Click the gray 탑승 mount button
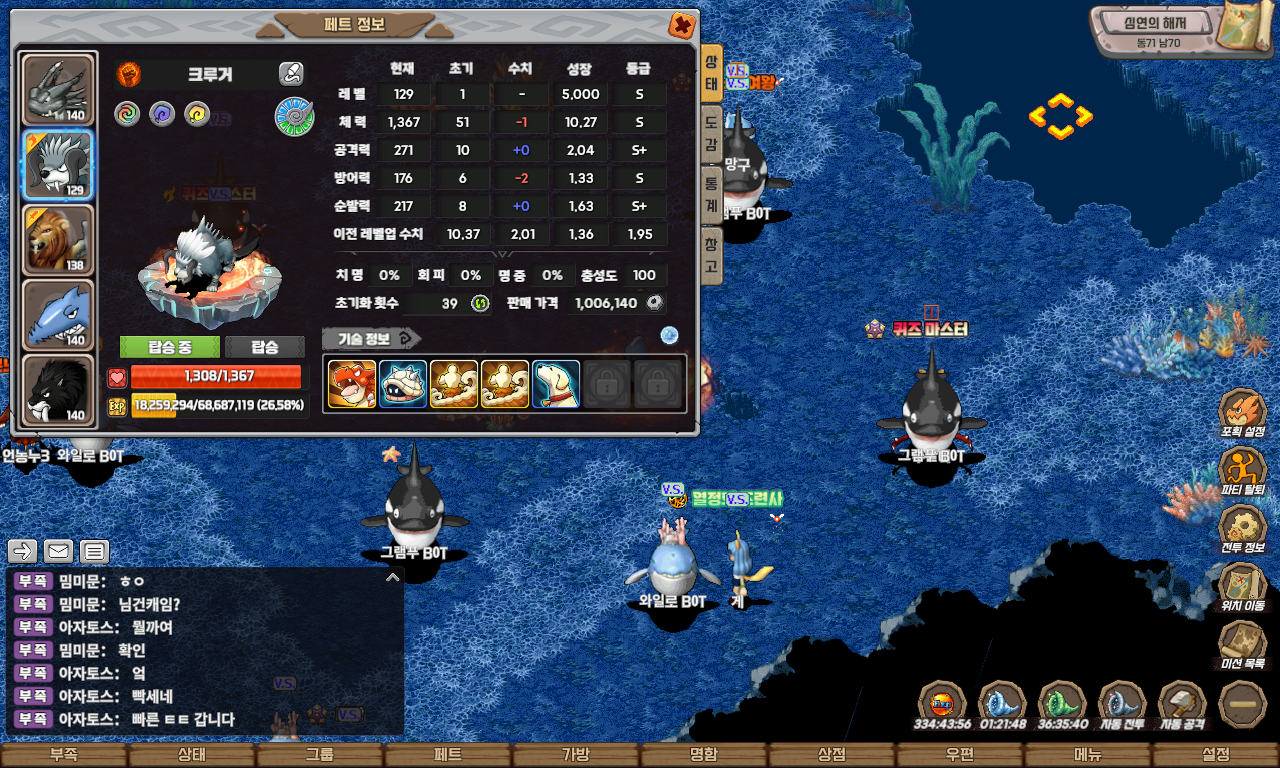 (265, 347)
